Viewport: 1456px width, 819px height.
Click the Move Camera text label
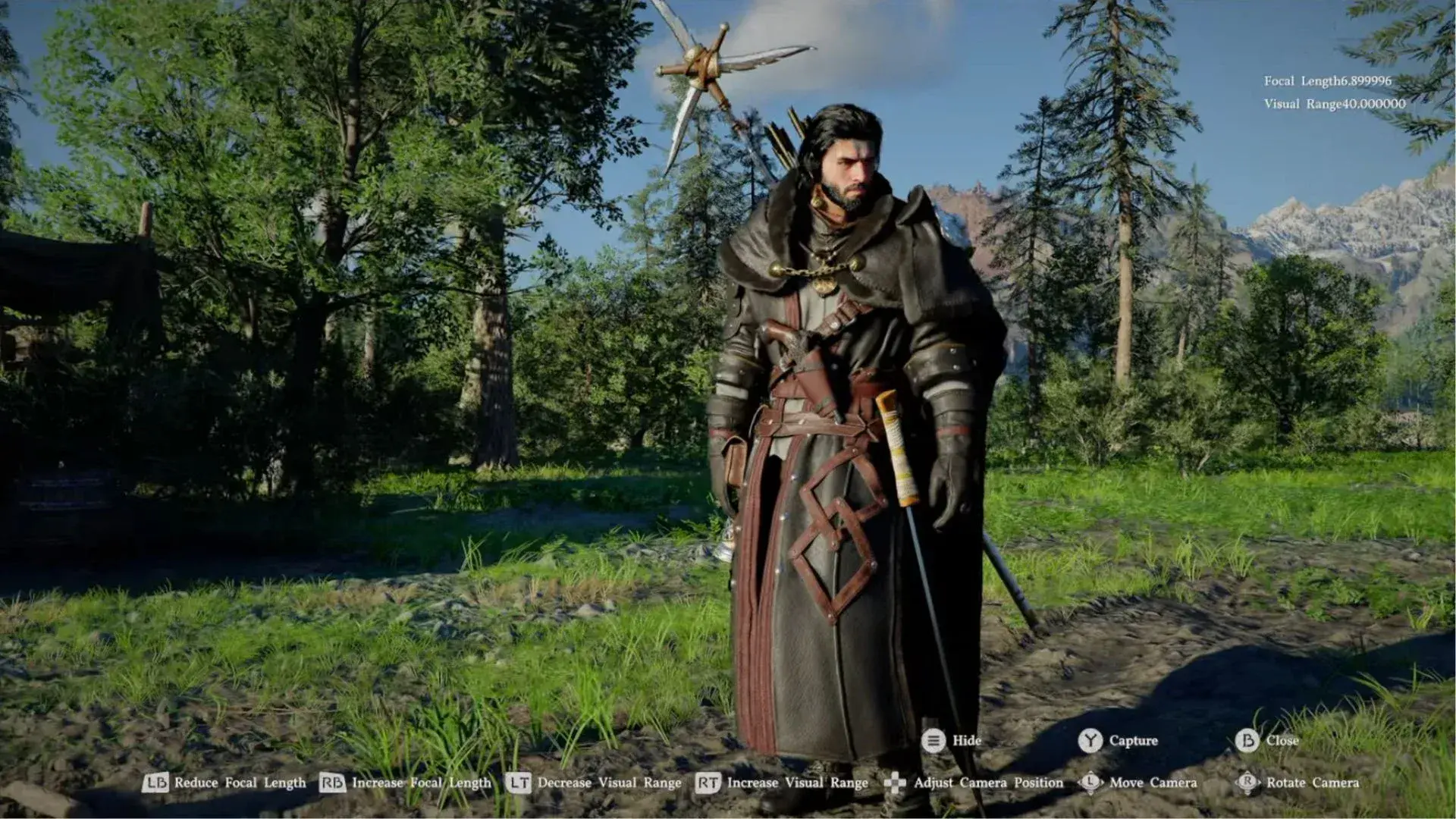click(x=1153, y=783)
